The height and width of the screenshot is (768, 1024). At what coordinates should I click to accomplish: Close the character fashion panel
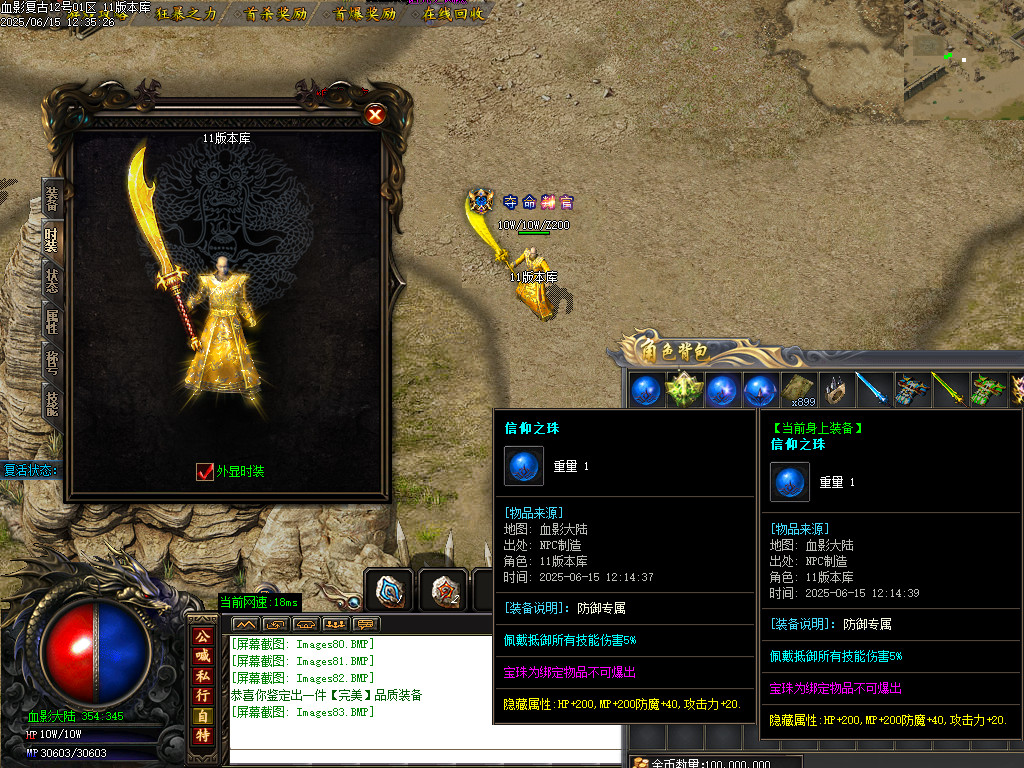[375, 115]
